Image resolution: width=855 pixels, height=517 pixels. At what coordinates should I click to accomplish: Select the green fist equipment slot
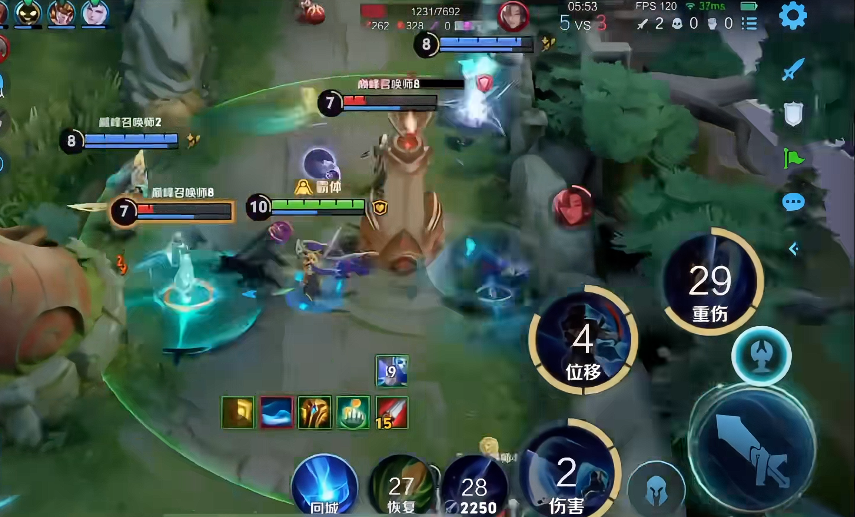click(x=353, y=412)
